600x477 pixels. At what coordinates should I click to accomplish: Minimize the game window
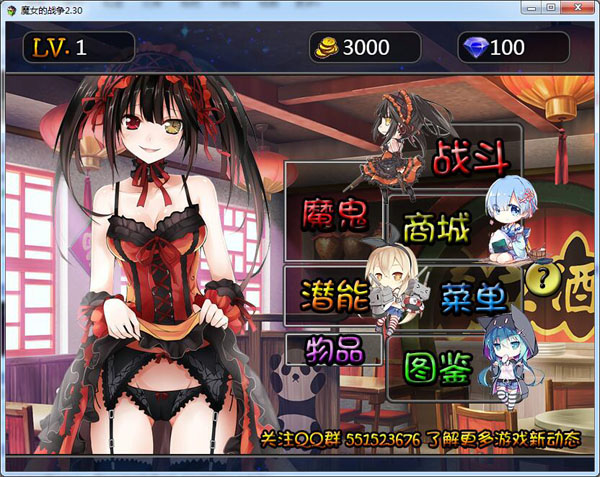(530, 7)
